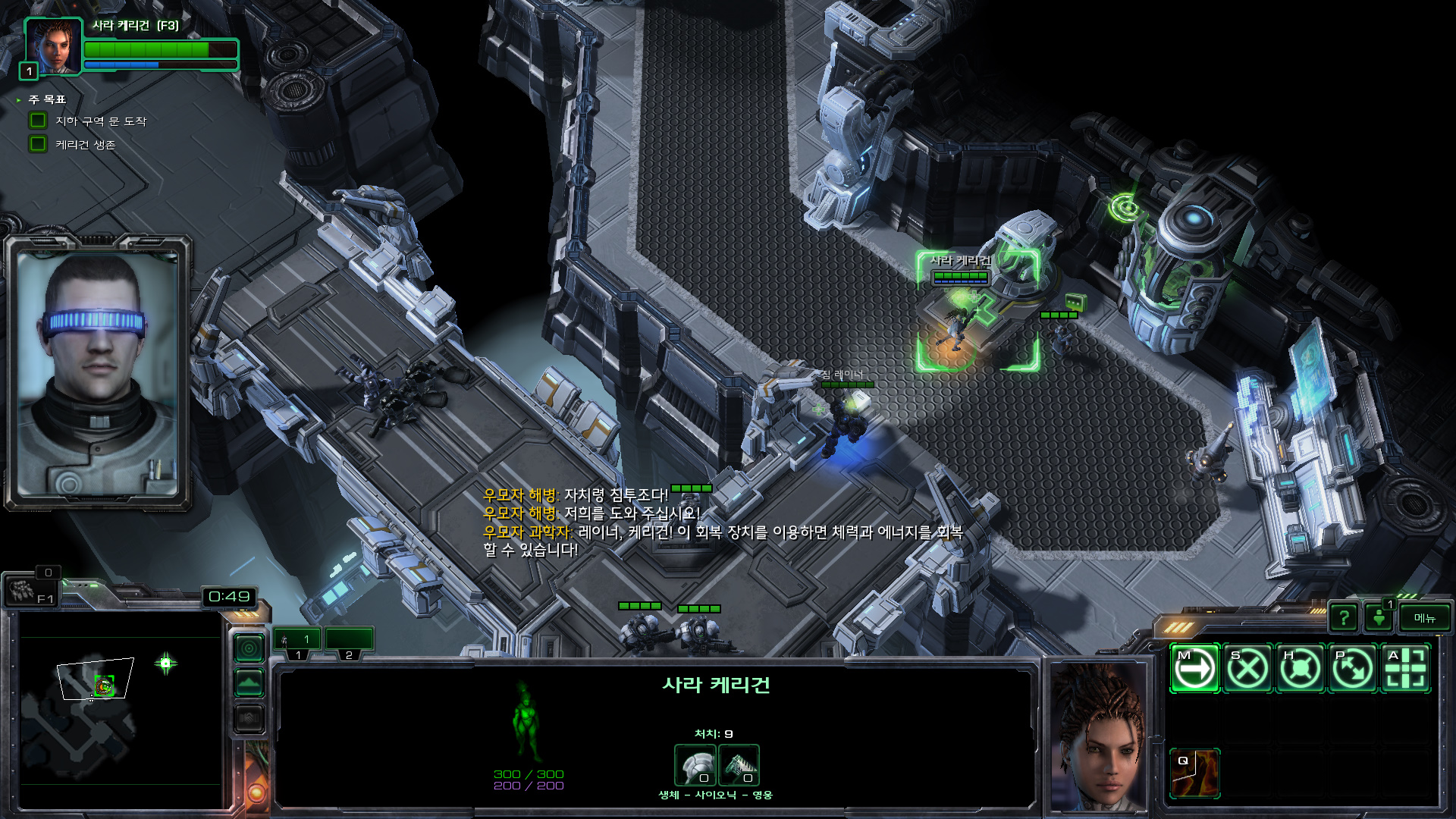Use Kerrigan's fiery Q ability

click(1194, 773)
